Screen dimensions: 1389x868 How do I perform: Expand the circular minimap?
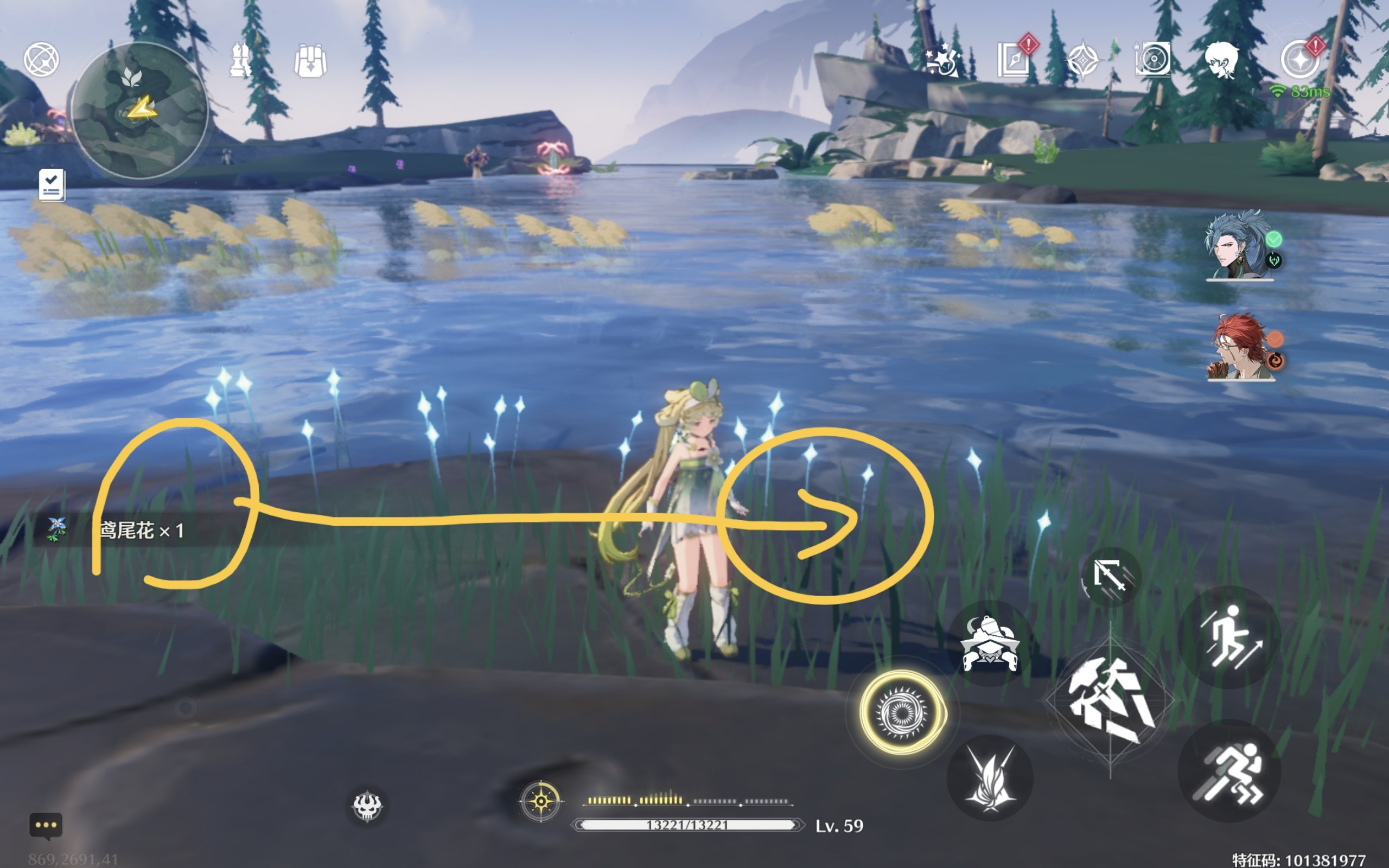click(x=139, y=110)
